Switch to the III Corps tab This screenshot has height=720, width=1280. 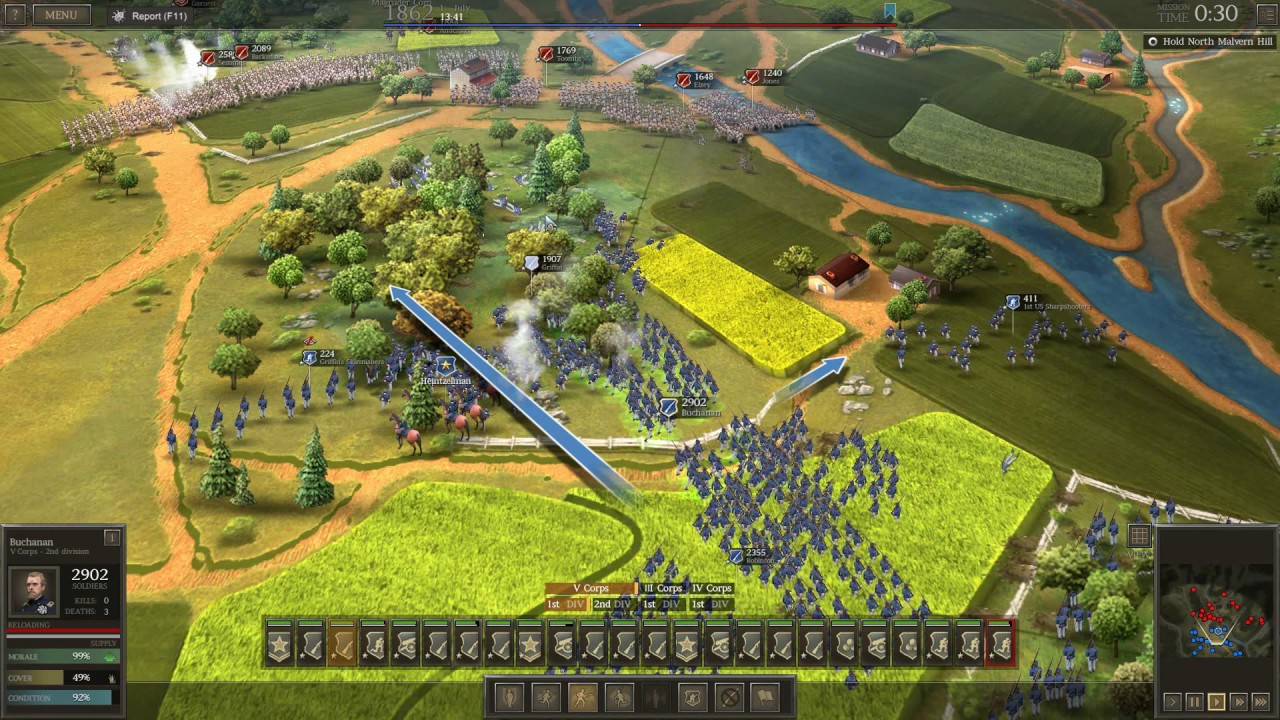661,589
